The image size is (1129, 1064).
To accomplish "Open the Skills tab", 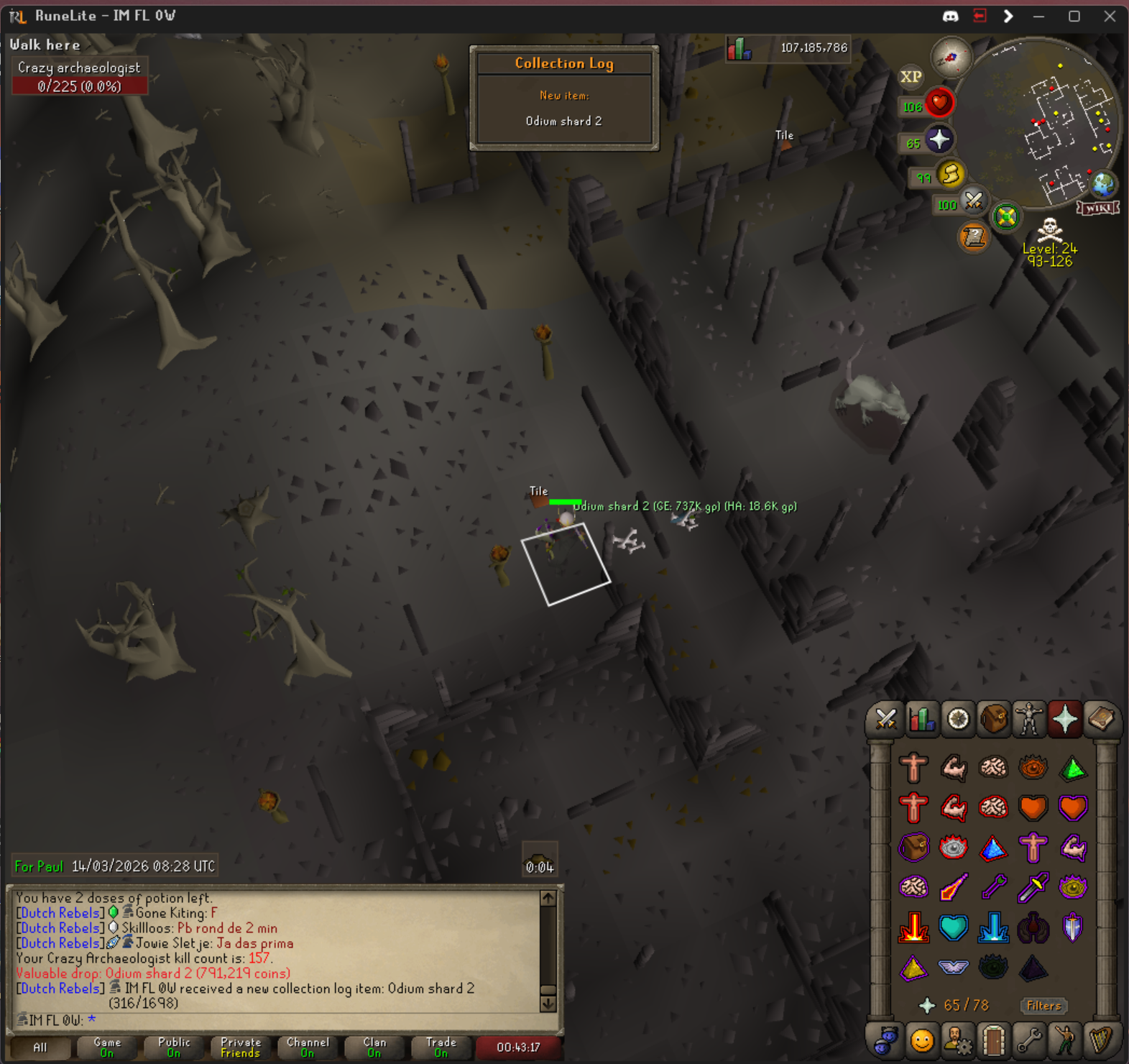I will (921, 719).
